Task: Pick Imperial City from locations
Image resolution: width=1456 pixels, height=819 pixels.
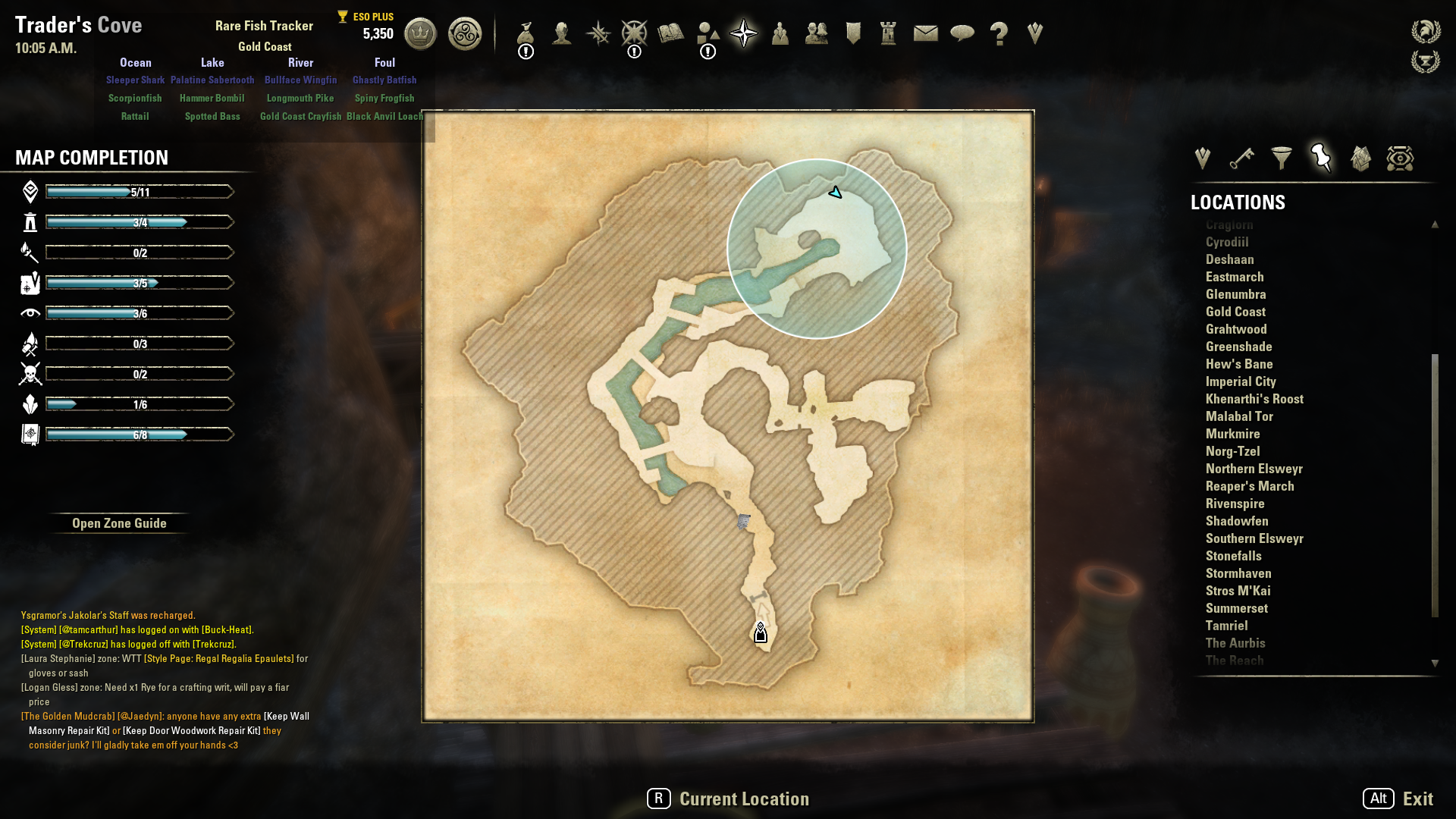Action: click(x=1241, y=381)
